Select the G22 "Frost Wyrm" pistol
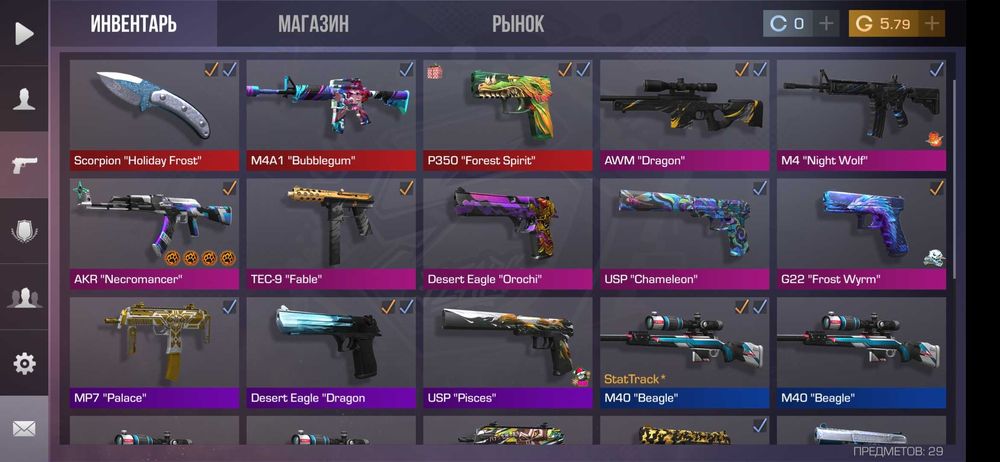Screen dimensions: 1000x462 point(862,232)
